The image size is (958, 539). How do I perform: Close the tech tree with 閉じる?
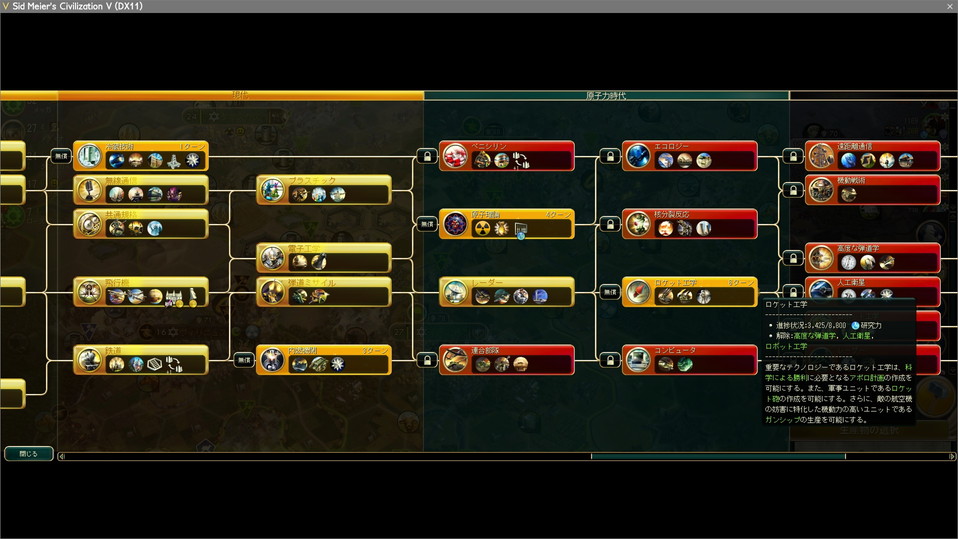pyautogui.click(x=28, y=454)
